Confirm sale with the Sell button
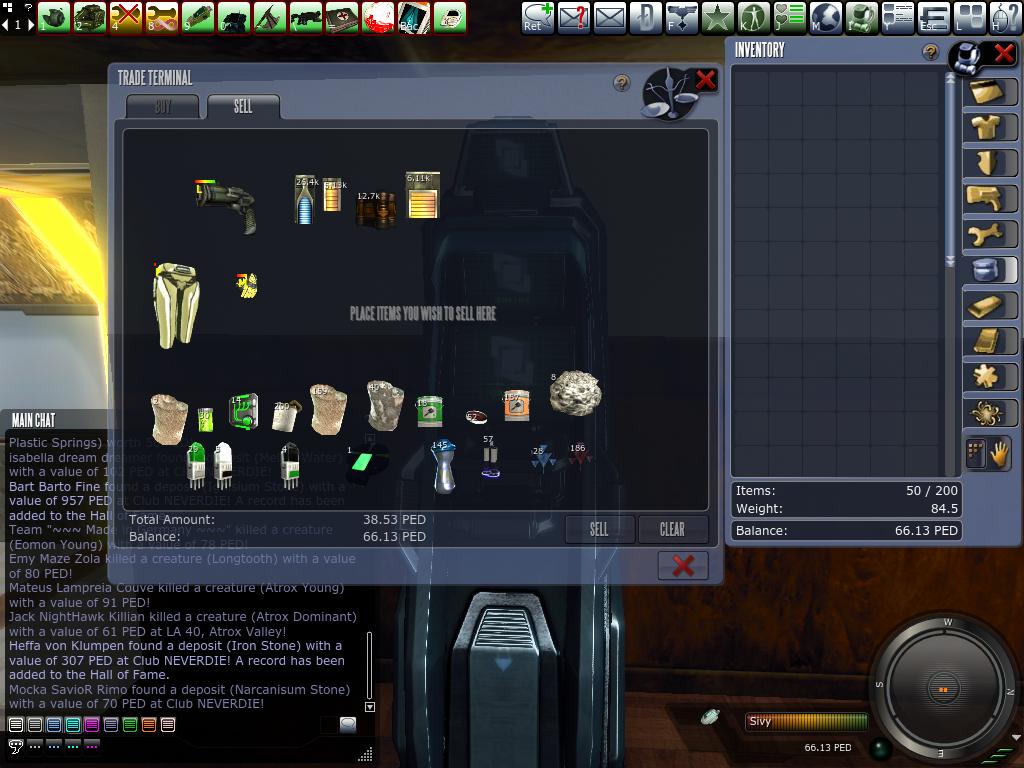Viewport: 1024px width, 768px height. [598, 529]
